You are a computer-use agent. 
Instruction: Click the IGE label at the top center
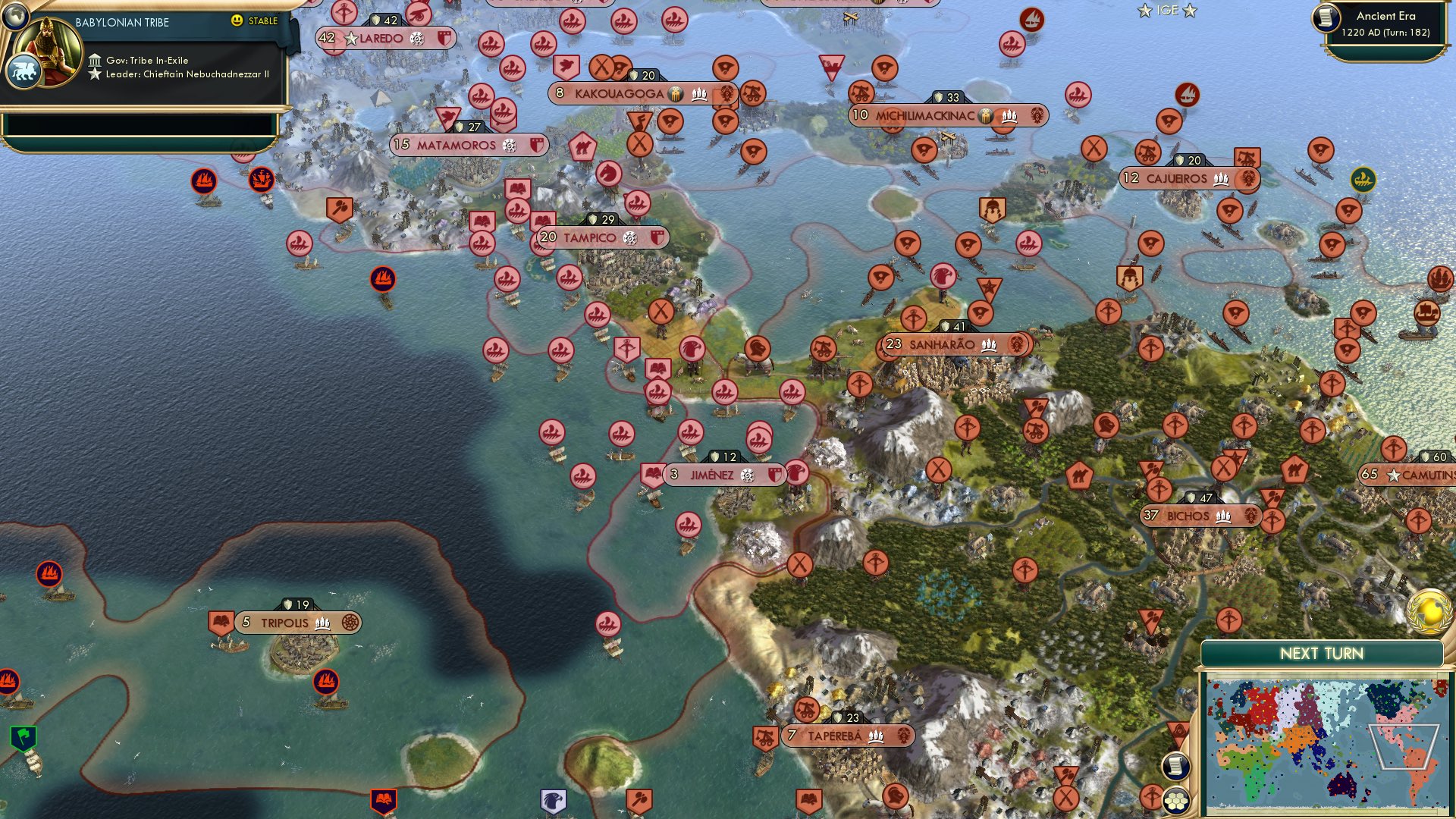click(x=1166, y=11)
